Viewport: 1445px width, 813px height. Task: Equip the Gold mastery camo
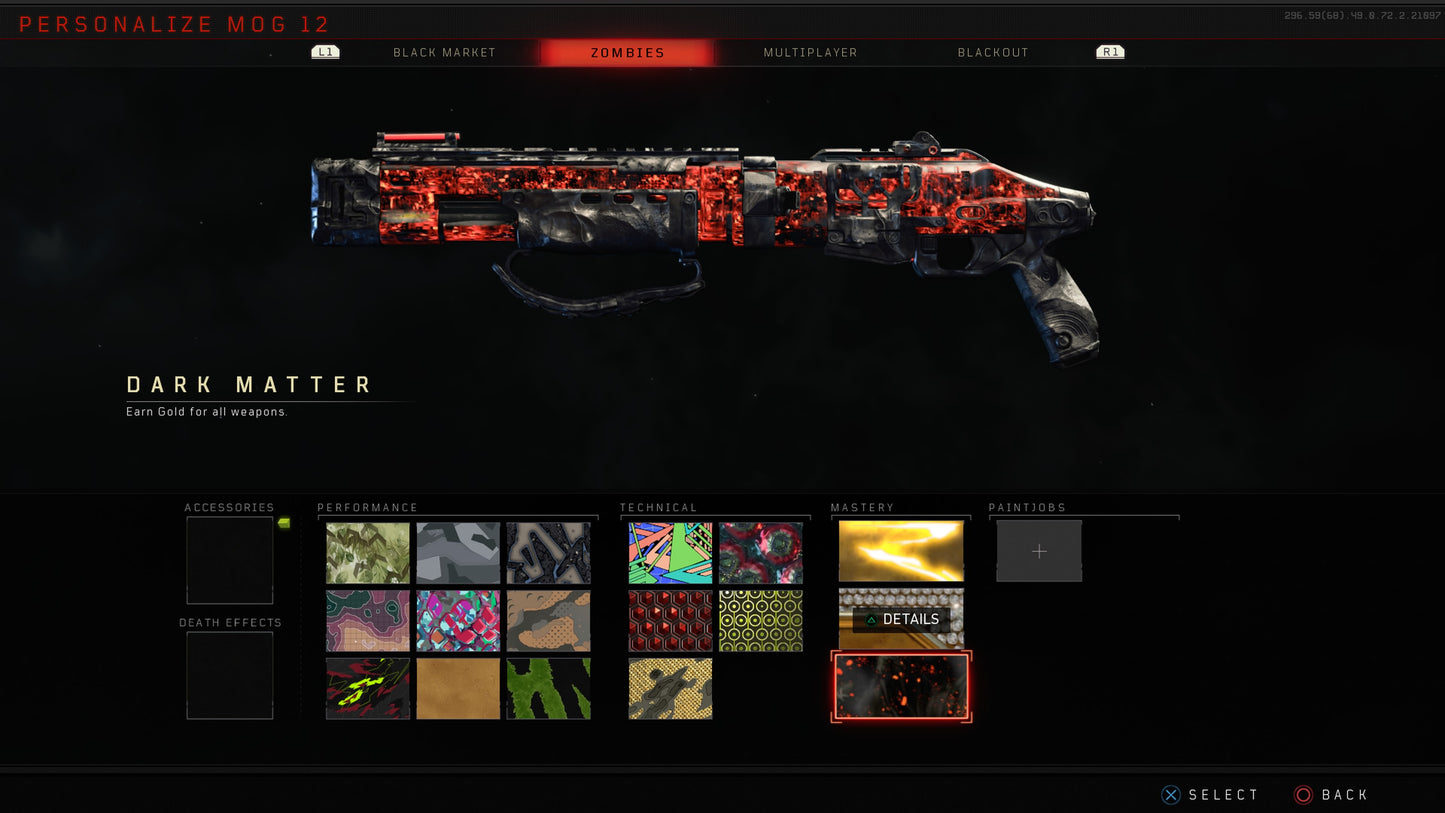click(901, 551)
